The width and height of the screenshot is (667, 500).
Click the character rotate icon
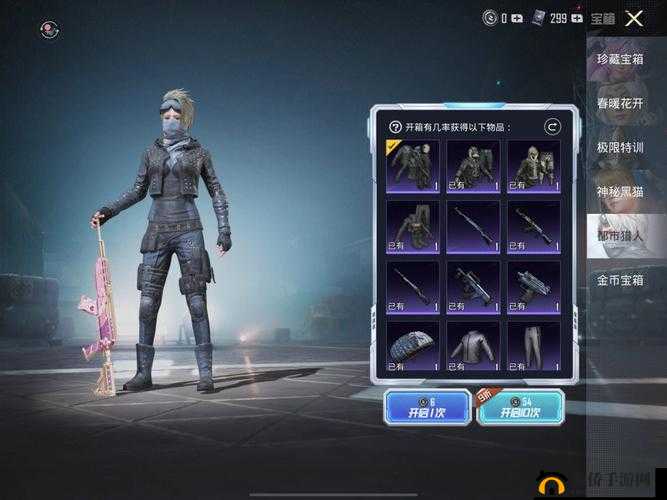(x=49, y=30)
